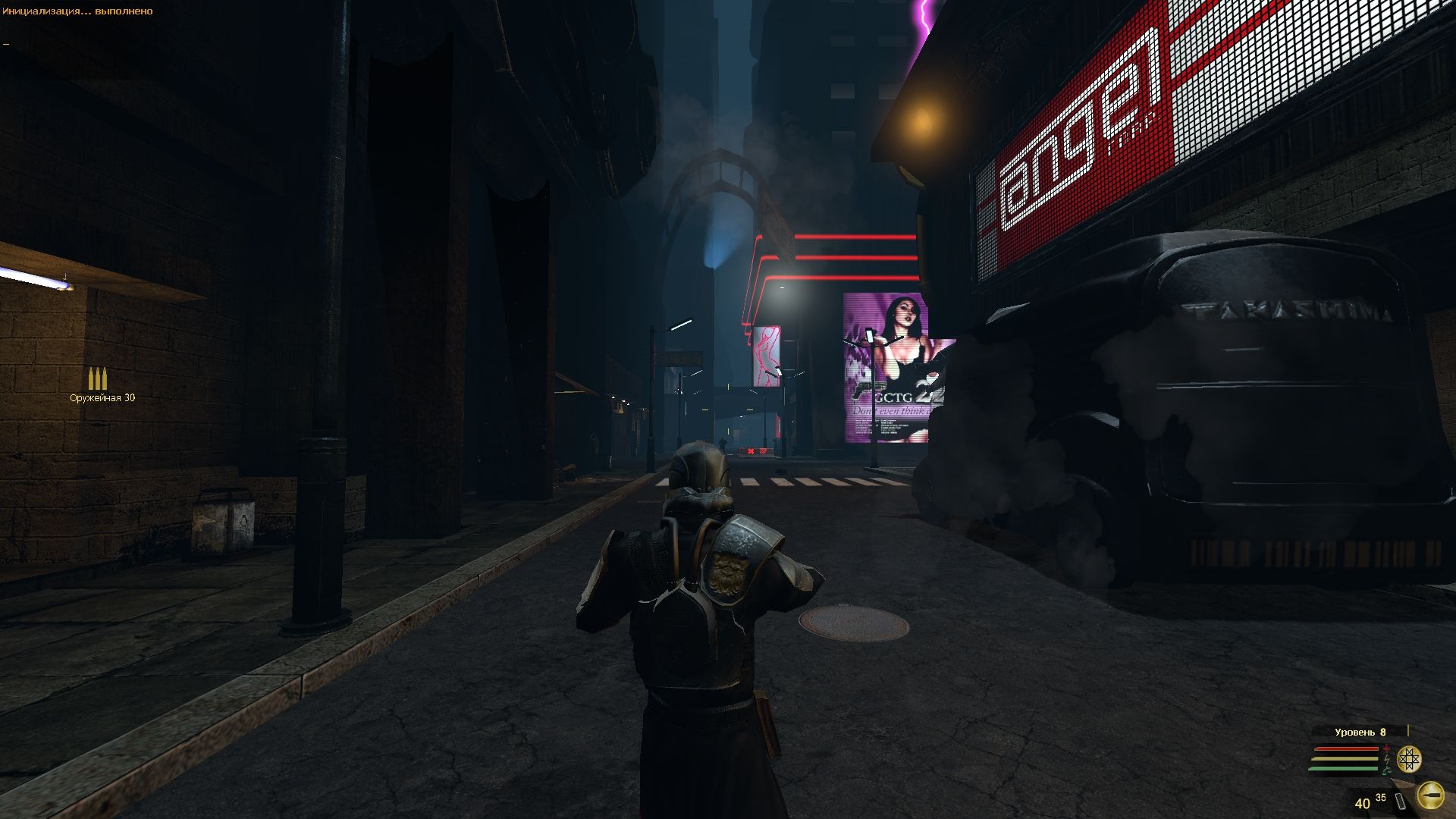Open the ammo counter details showing 40
1456x819 pixels.
1363,802
